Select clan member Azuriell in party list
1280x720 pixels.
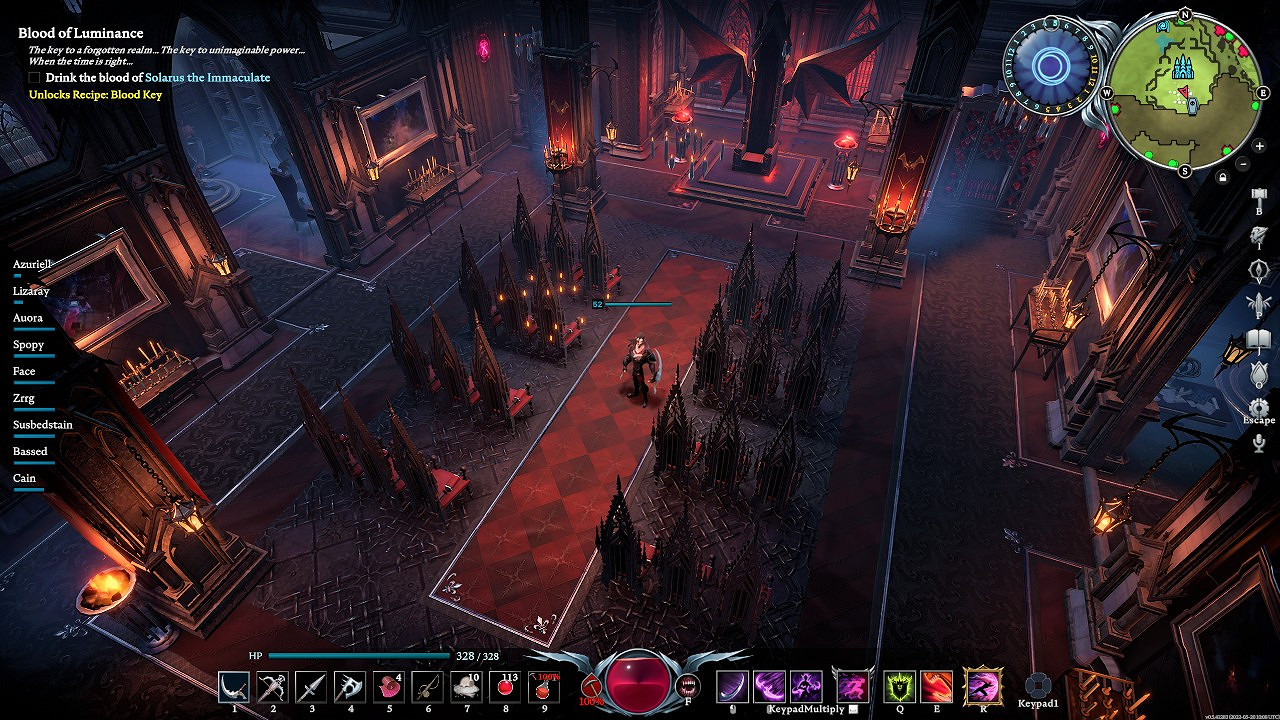[x=31, y=264]
